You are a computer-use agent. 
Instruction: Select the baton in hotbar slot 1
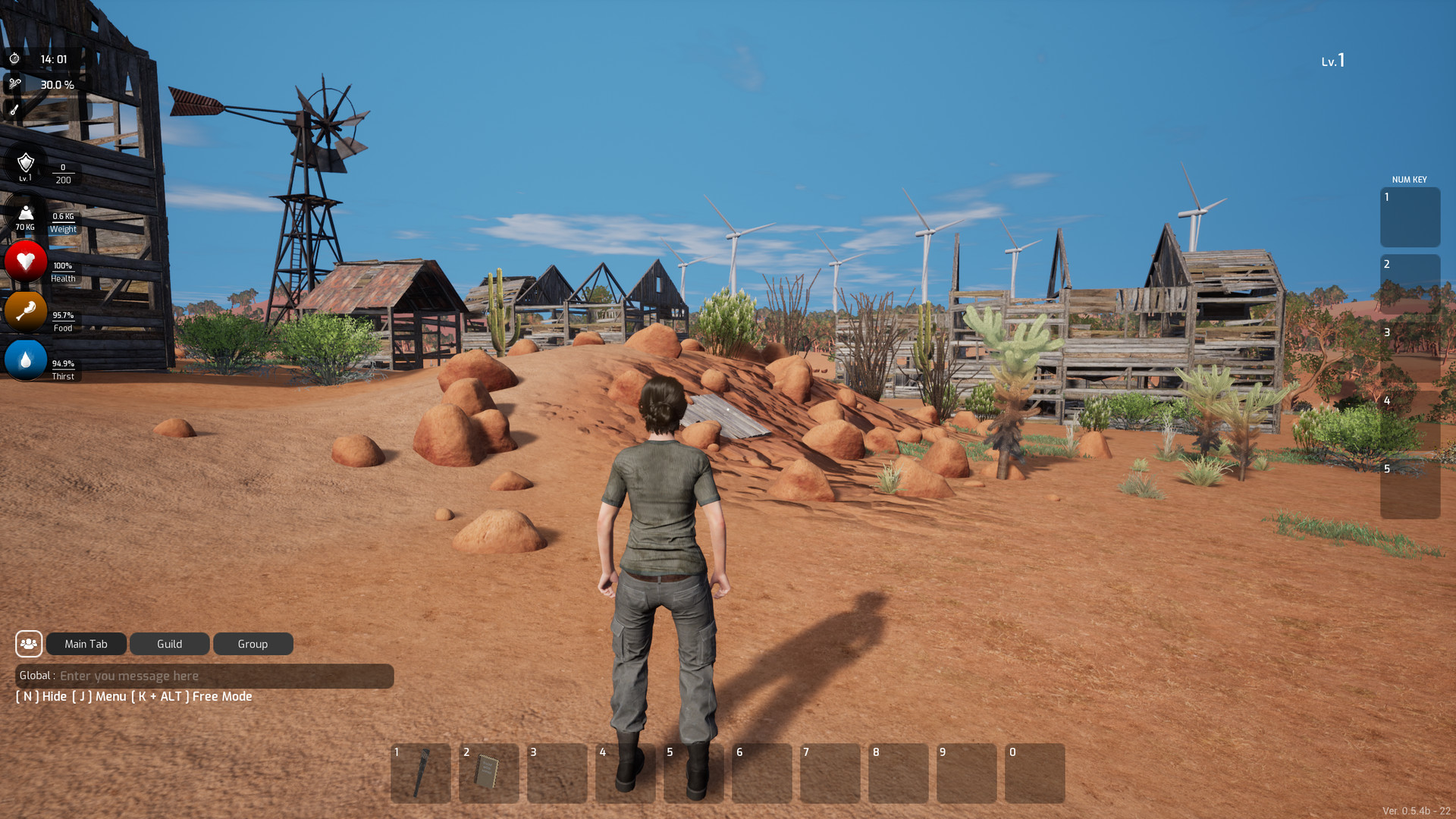point(421,773)
